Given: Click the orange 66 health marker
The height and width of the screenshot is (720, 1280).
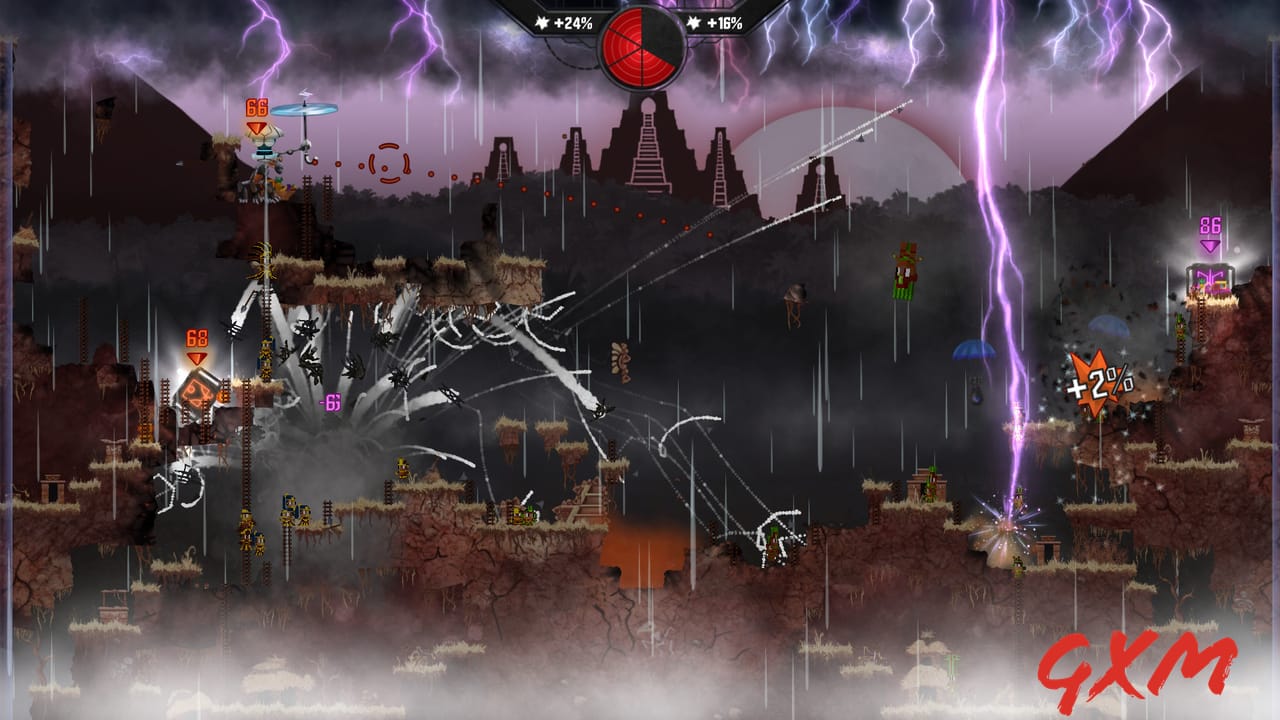Looking at the screenshot, I should pos(256,106).
